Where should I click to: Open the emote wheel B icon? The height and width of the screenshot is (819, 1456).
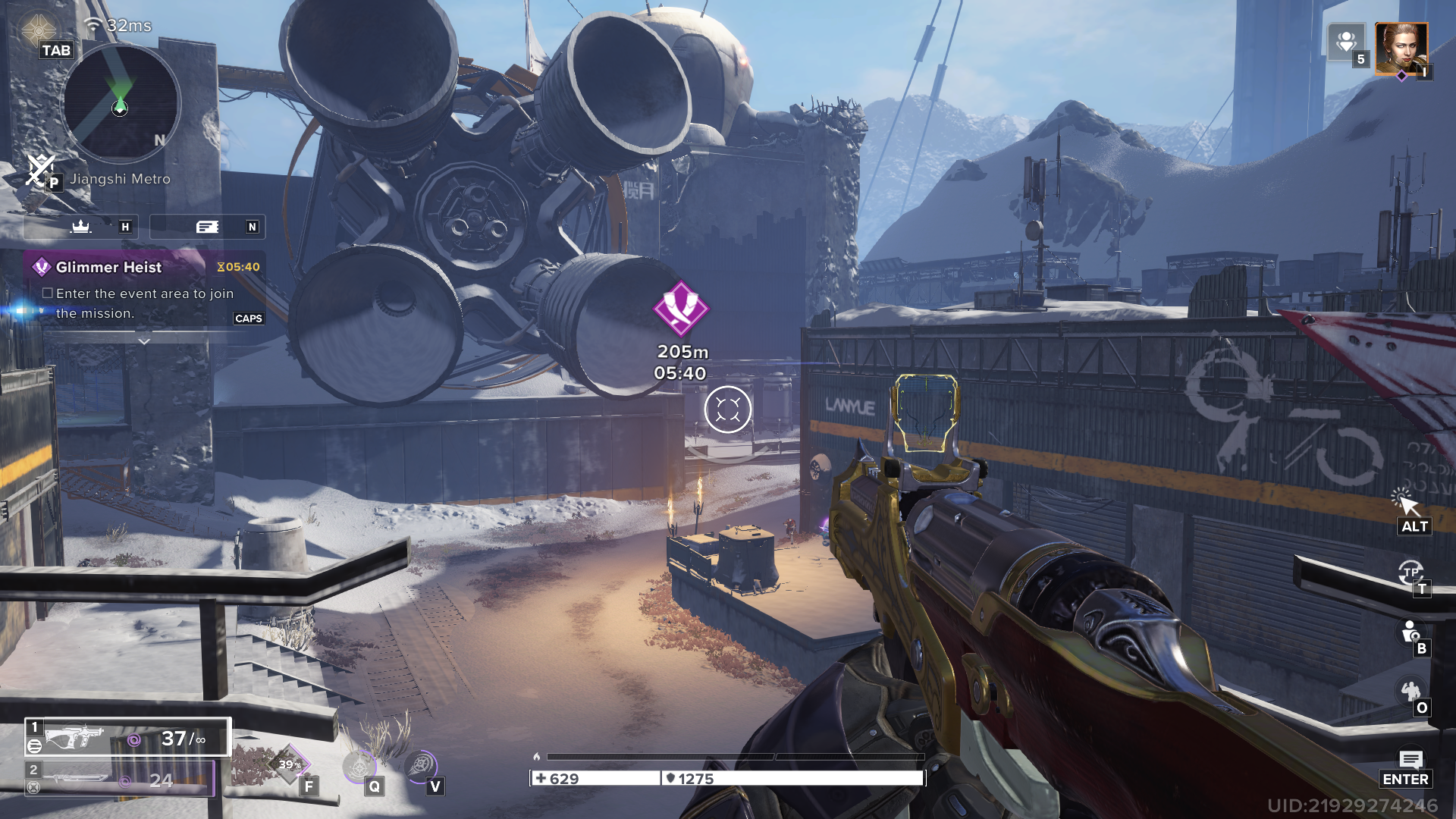point(1409,632)
